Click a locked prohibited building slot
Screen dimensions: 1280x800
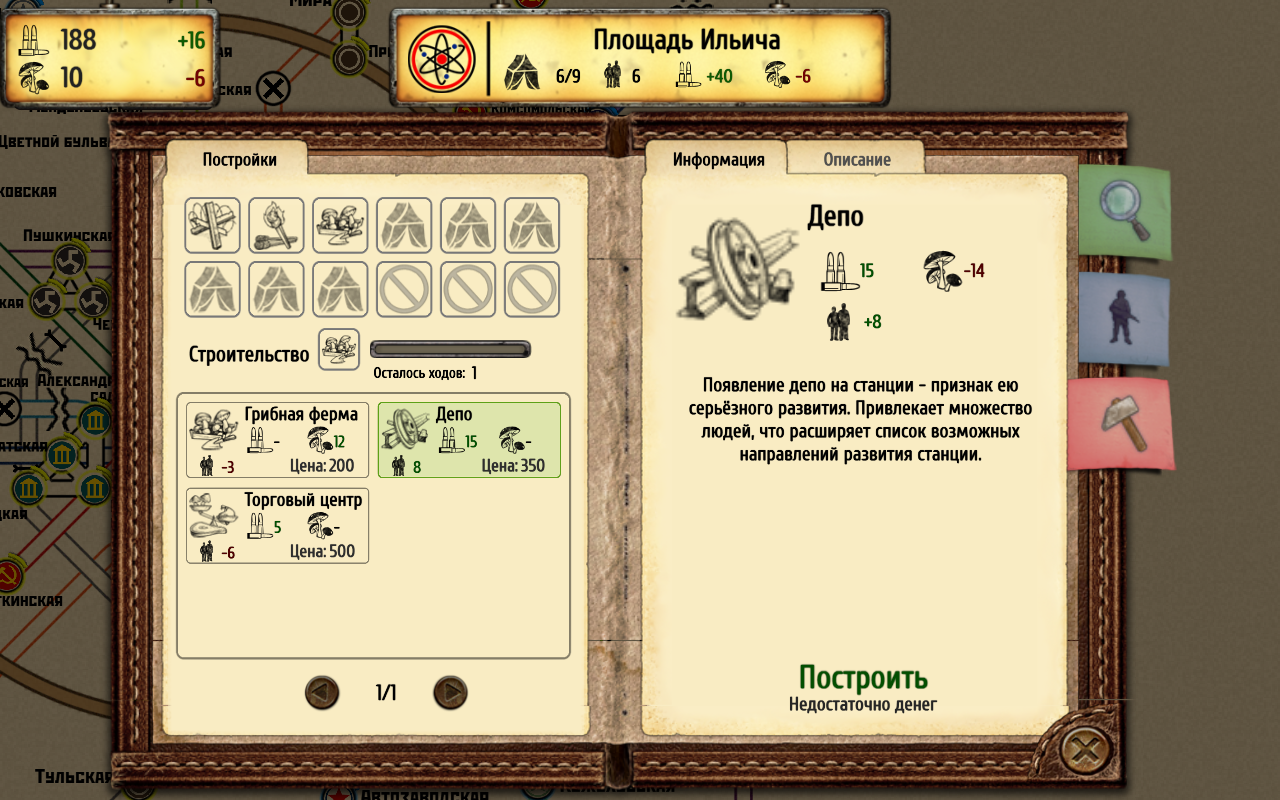point(404,289)
